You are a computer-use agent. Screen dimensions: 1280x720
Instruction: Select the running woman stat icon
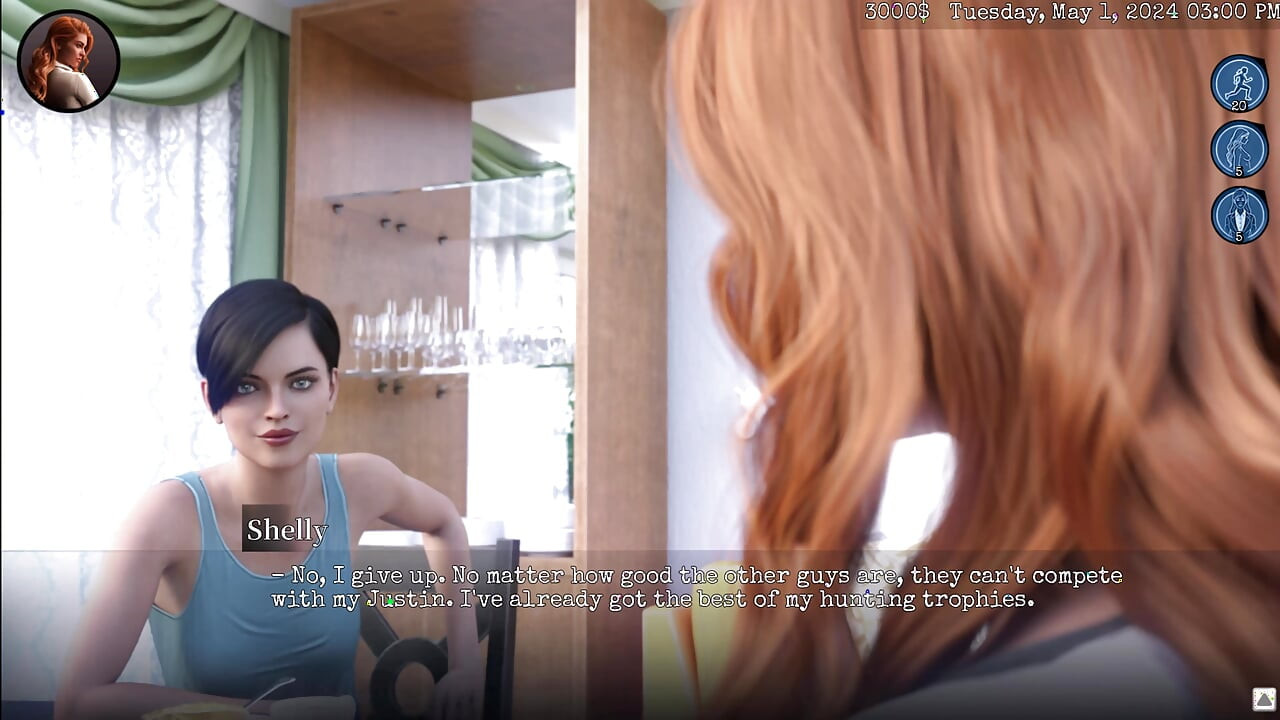coord(1239,83)
